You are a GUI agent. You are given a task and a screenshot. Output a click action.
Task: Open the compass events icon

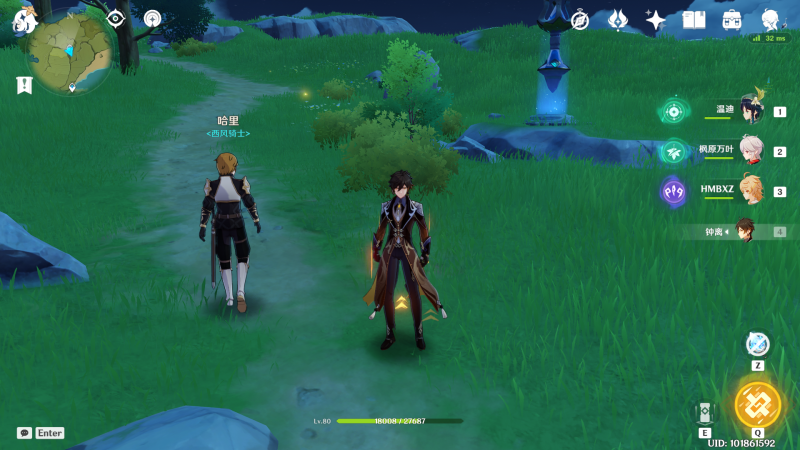[580, 20]
